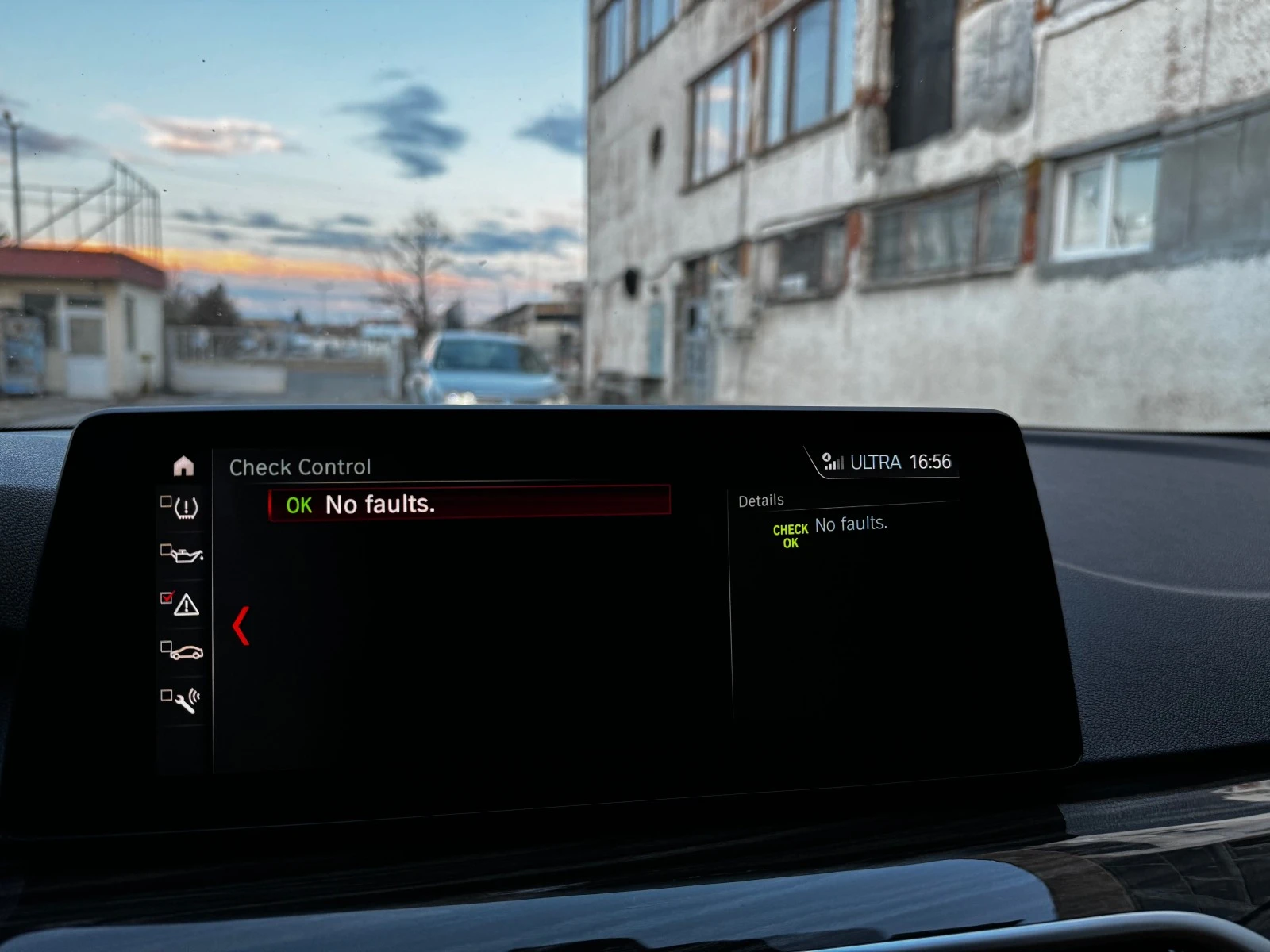Click the red back arrow

pos(241,626)
